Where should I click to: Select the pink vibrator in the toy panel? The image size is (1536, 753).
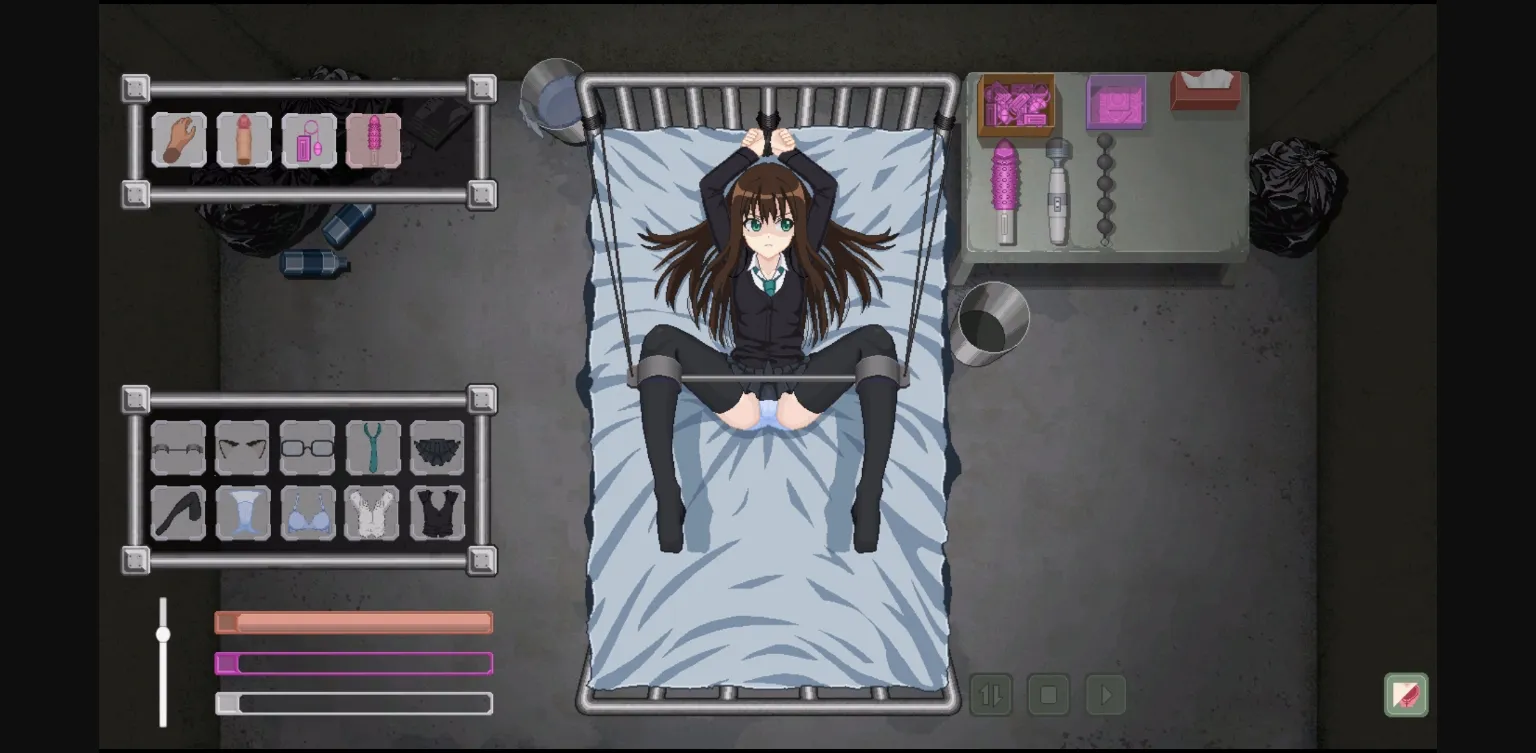(x=373, y=140)
